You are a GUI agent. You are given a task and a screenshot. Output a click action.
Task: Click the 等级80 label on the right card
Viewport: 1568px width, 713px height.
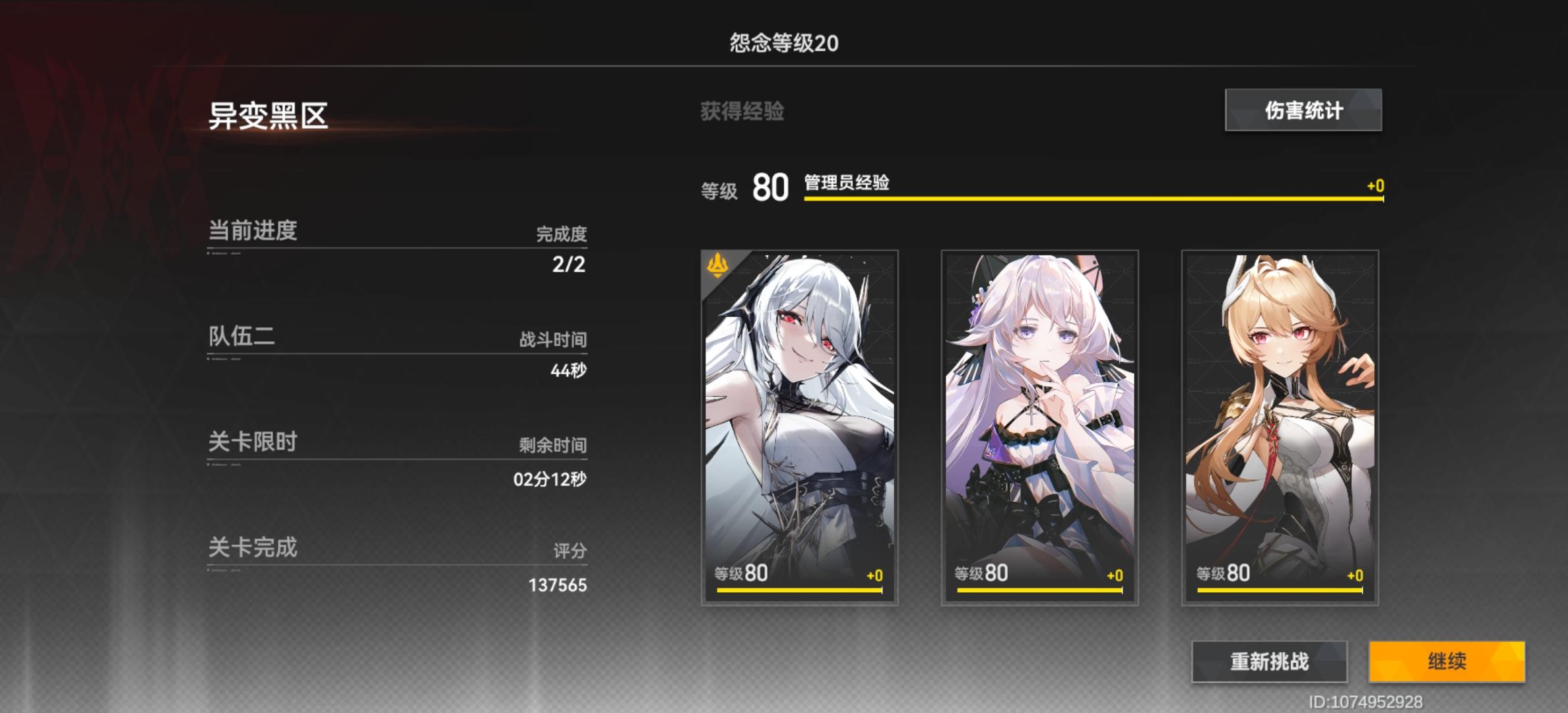(1223, 574)
